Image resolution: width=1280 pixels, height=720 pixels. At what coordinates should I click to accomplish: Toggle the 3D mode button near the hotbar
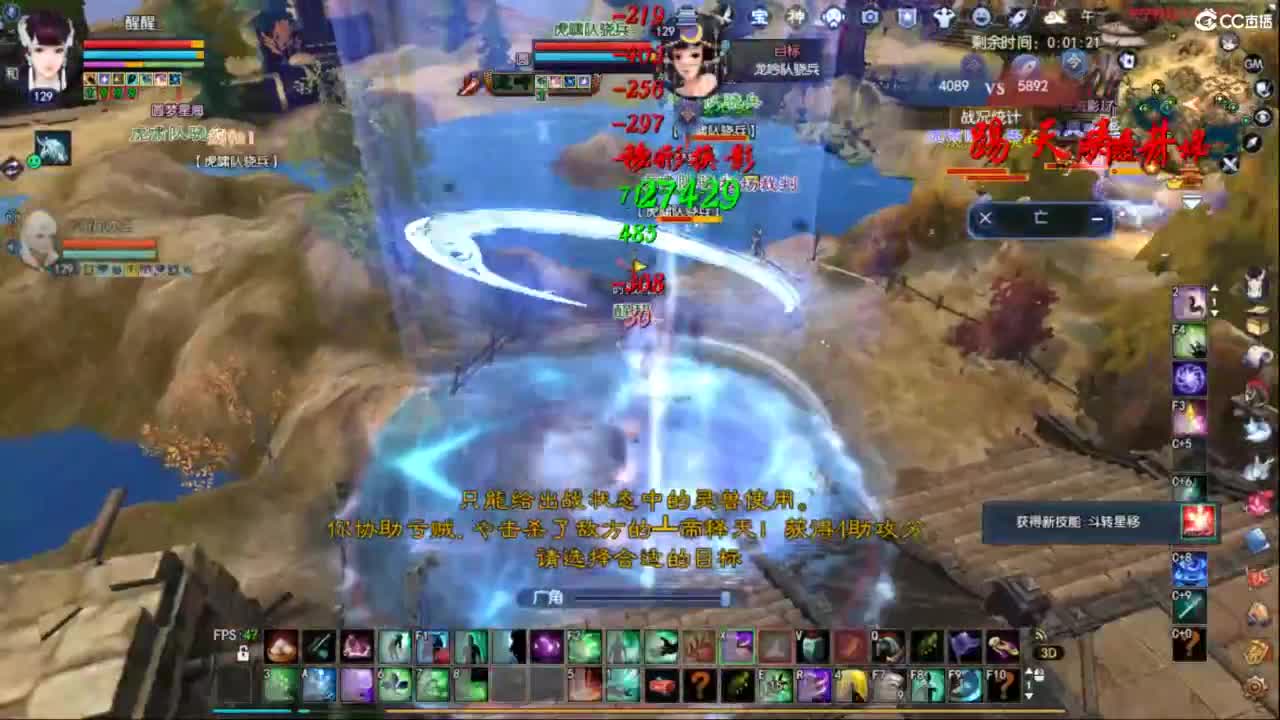pyautogui.click(x=1050, y=650)
